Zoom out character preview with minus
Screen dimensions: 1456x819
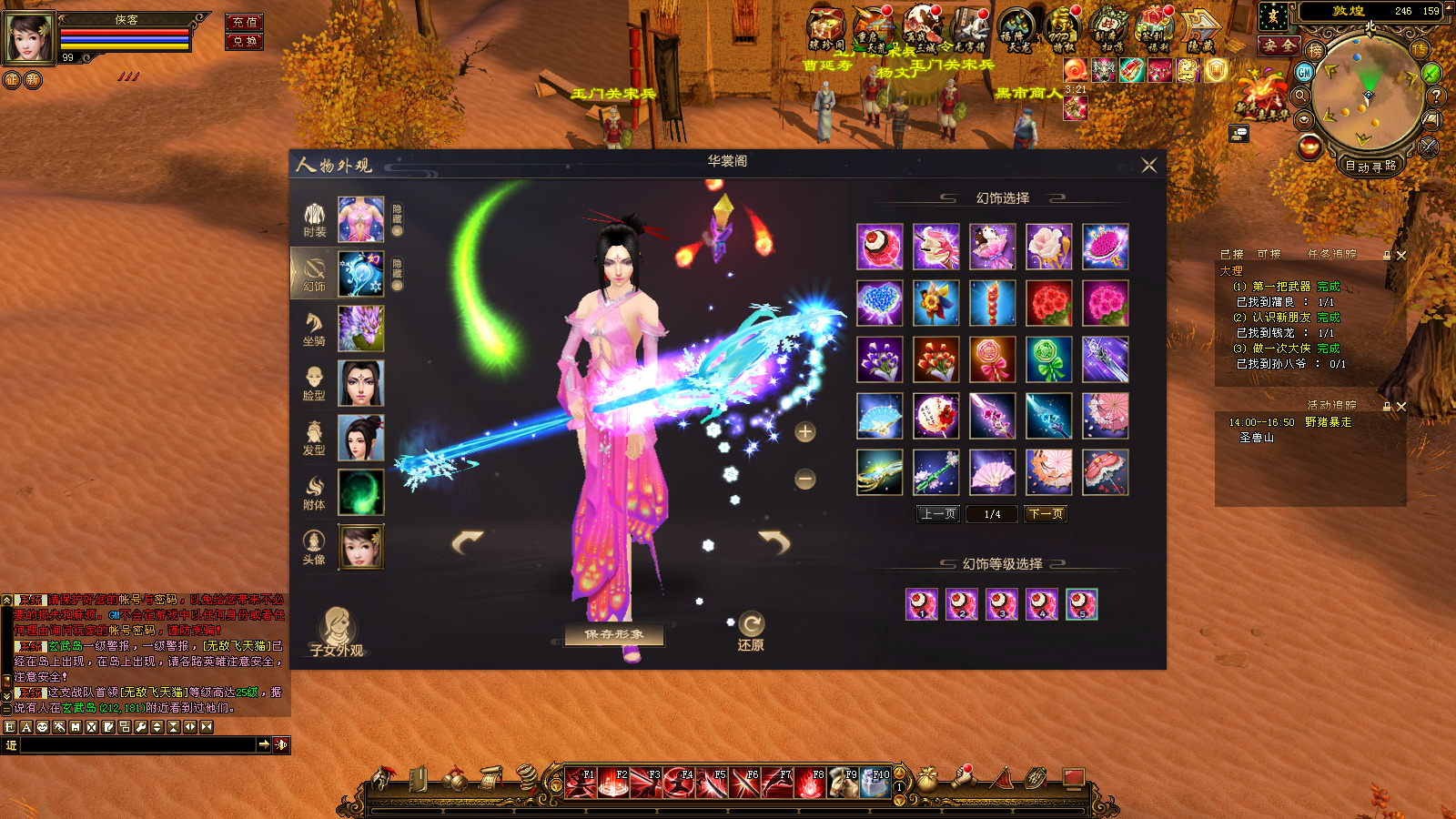805,479
